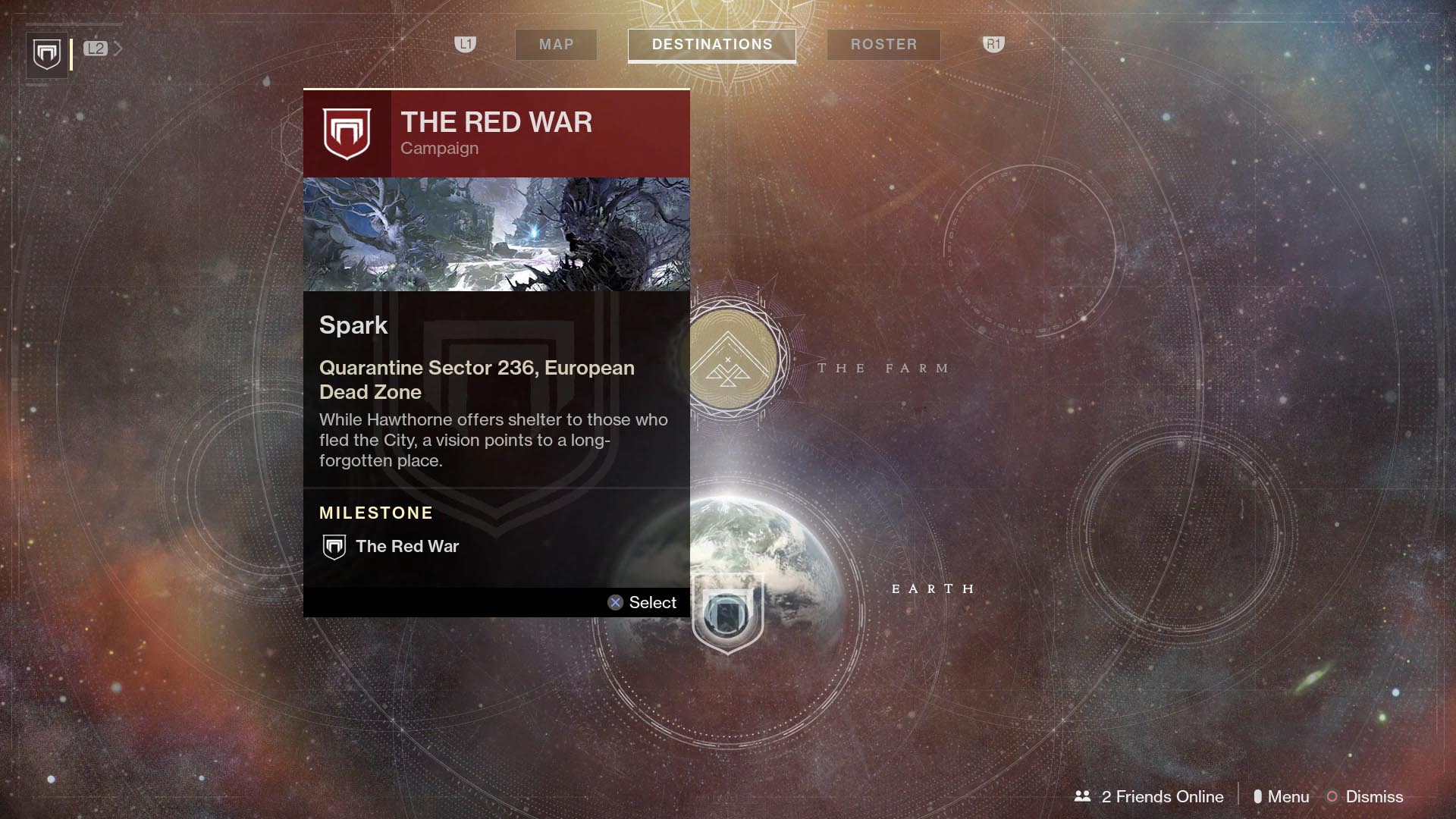Click the Menu controller icon
1456x819 pixels.
(x=1260, y=796)
